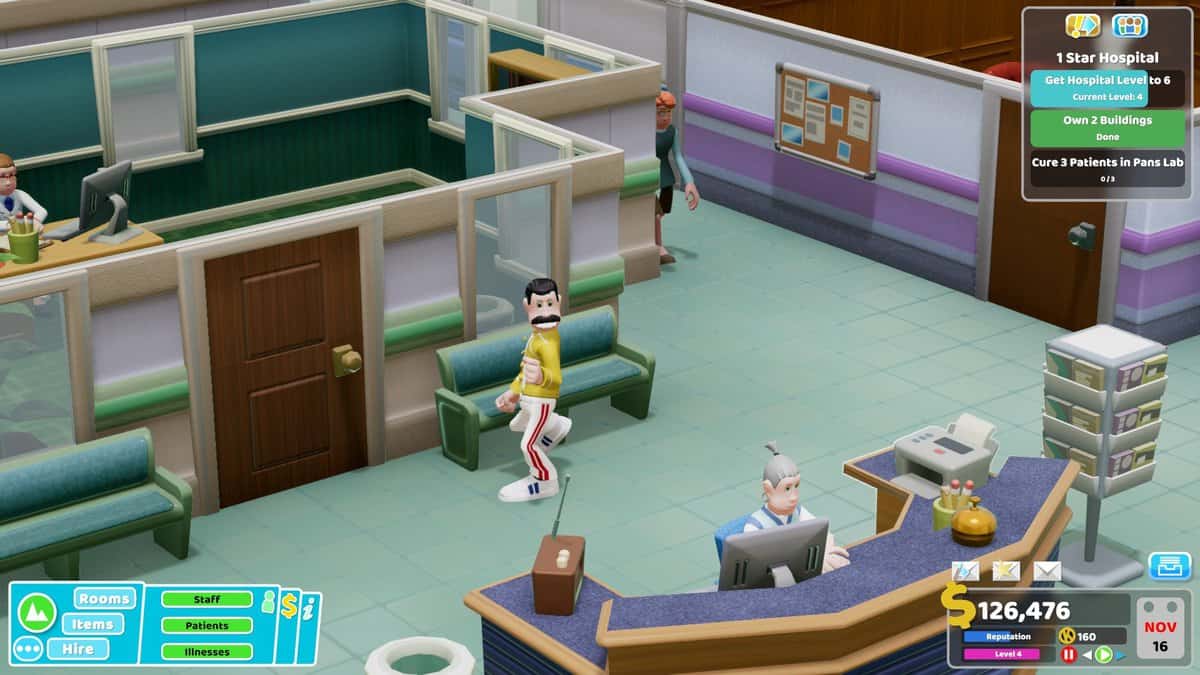This screenshot has height=675, width=1200.
Task: Open the blue arrow envelope notification
Action: click(x=966, y=571)
